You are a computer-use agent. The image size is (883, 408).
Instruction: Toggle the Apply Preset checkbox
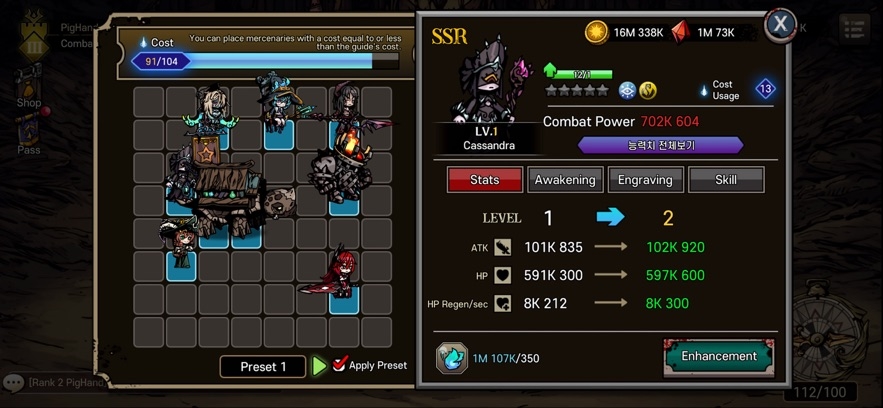tap(340, 365)
